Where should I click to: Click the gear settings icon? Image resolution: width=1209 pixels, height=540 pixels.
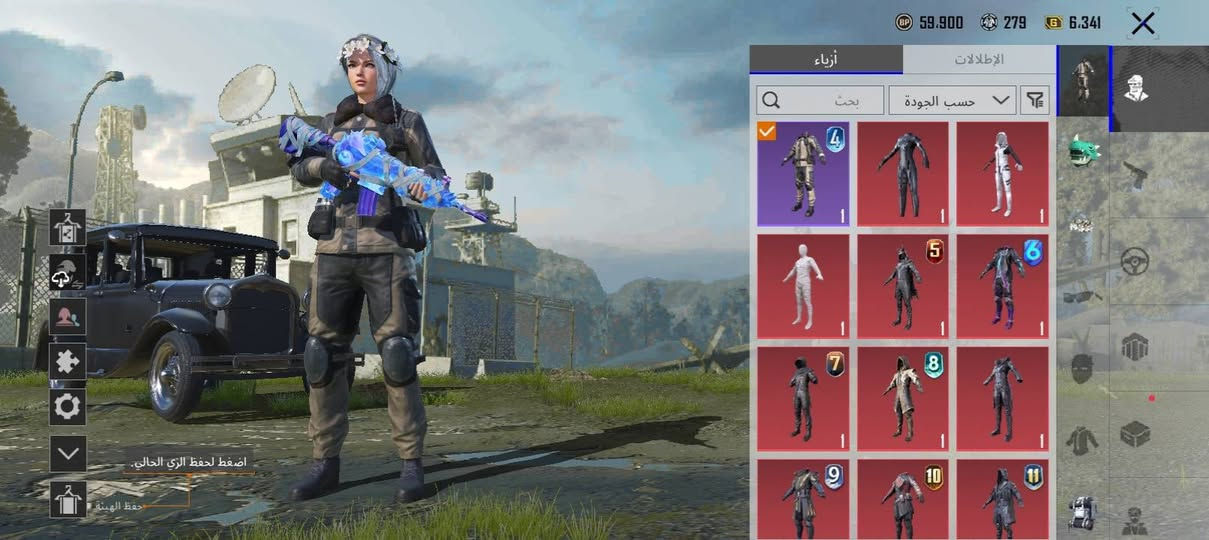68,407
